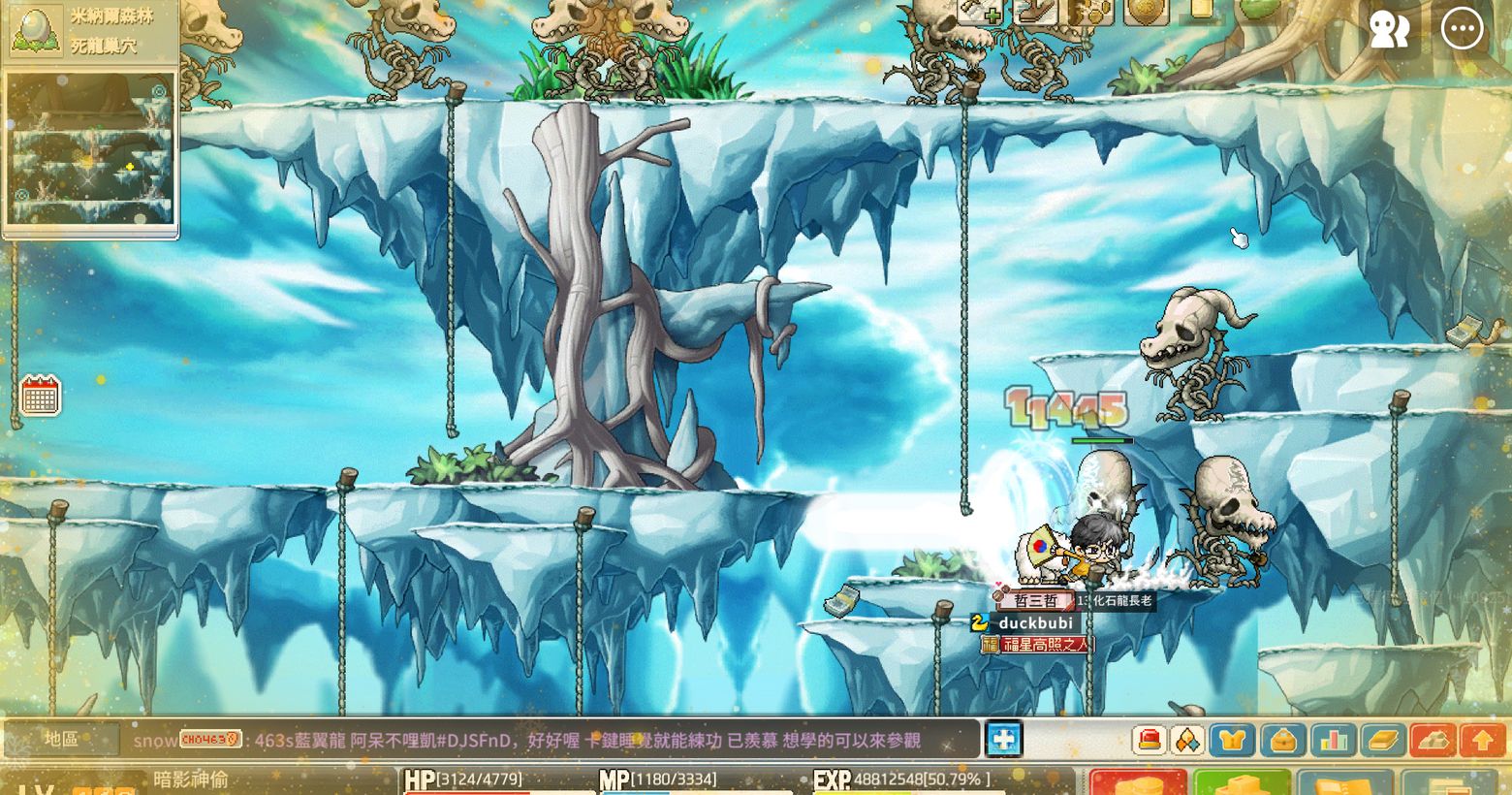Viewport: 1512px width, 795px height.
Task: Open the calendar event icon
Action: click(x=41, y=396)
